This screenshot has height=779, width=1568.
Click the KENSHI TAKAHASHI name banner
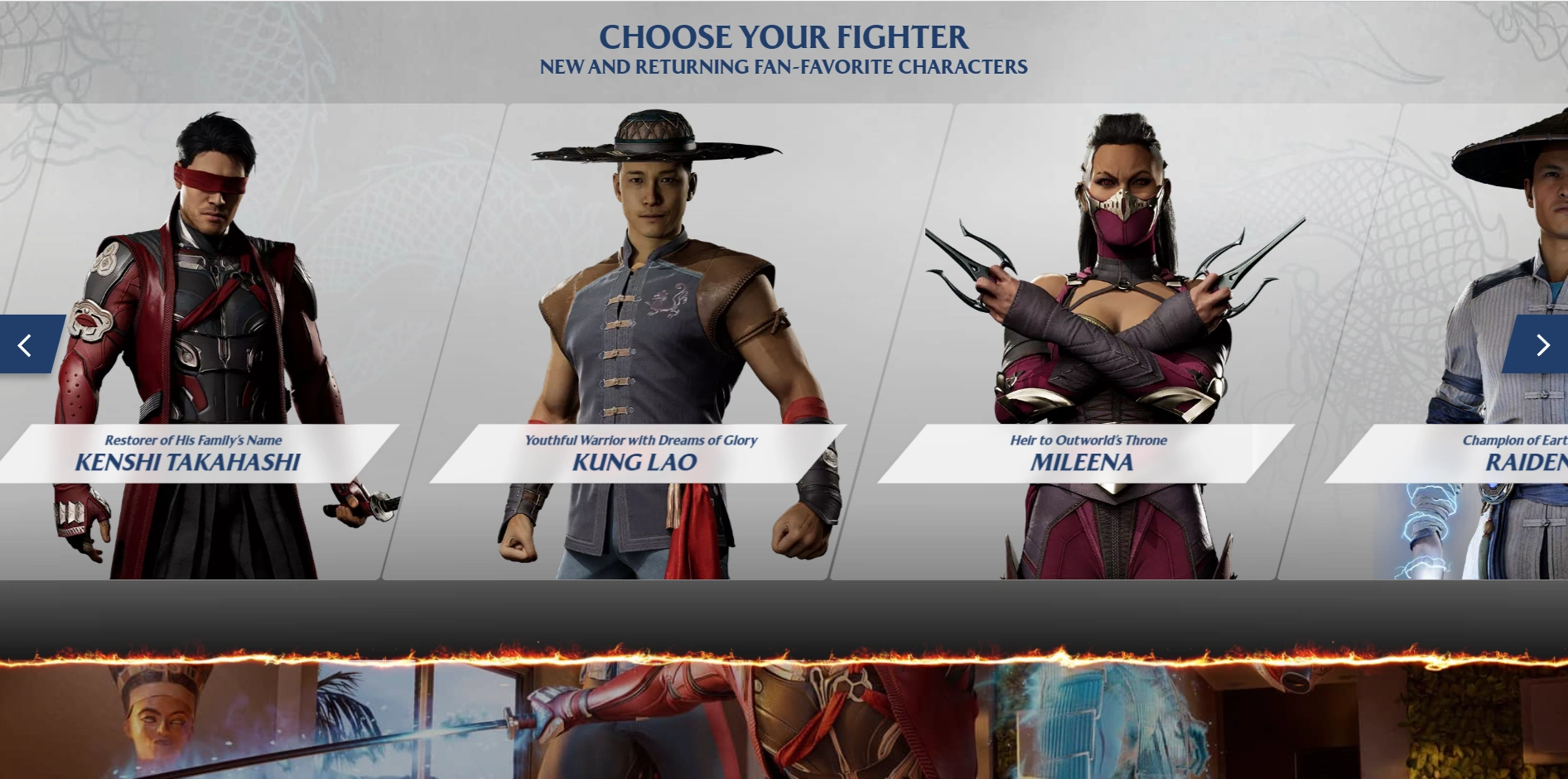[189, 462]
